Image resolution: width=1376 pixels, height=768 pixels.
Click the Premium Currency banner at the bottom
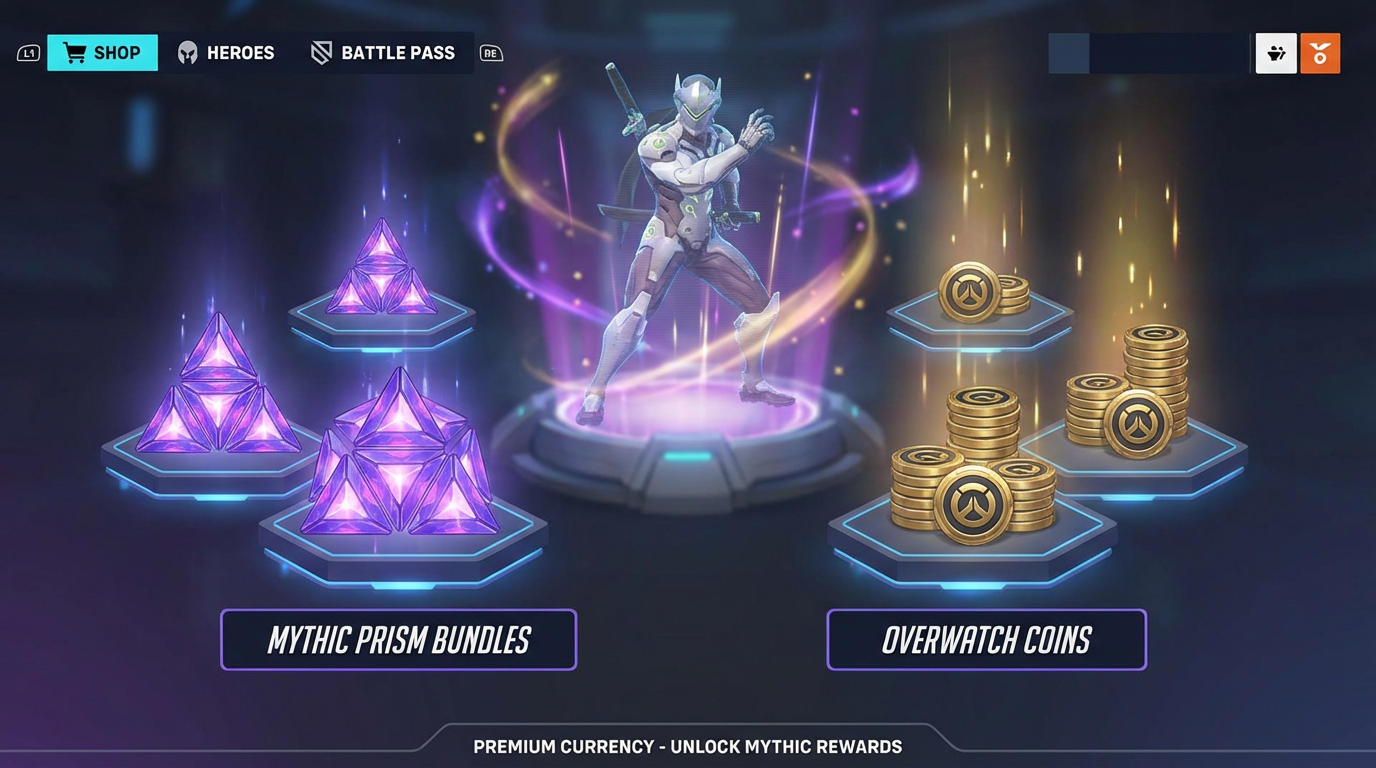click(688, 746)
